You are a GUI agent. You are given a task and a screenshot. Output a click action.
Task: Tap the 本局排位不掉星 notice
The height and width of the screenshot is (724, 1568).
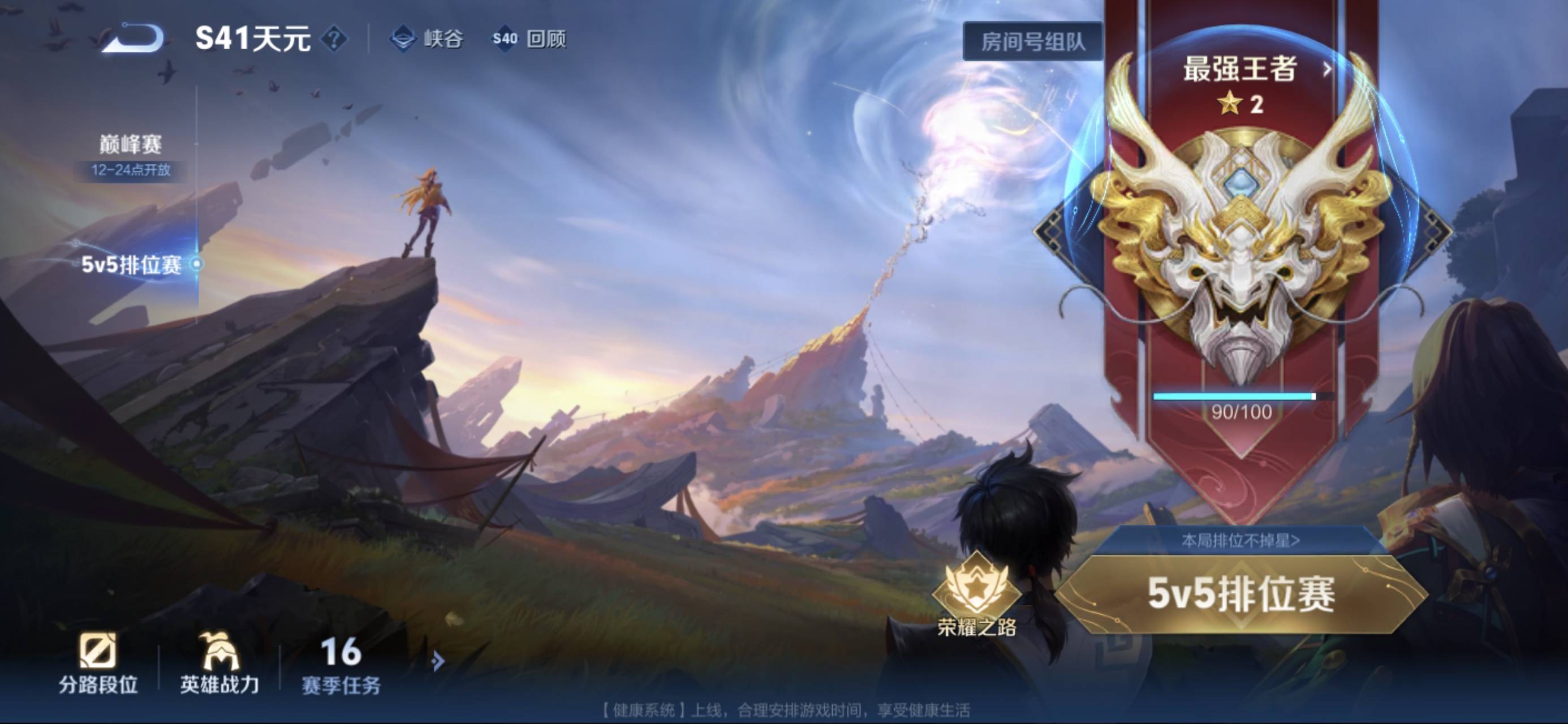click(1240, 540)
